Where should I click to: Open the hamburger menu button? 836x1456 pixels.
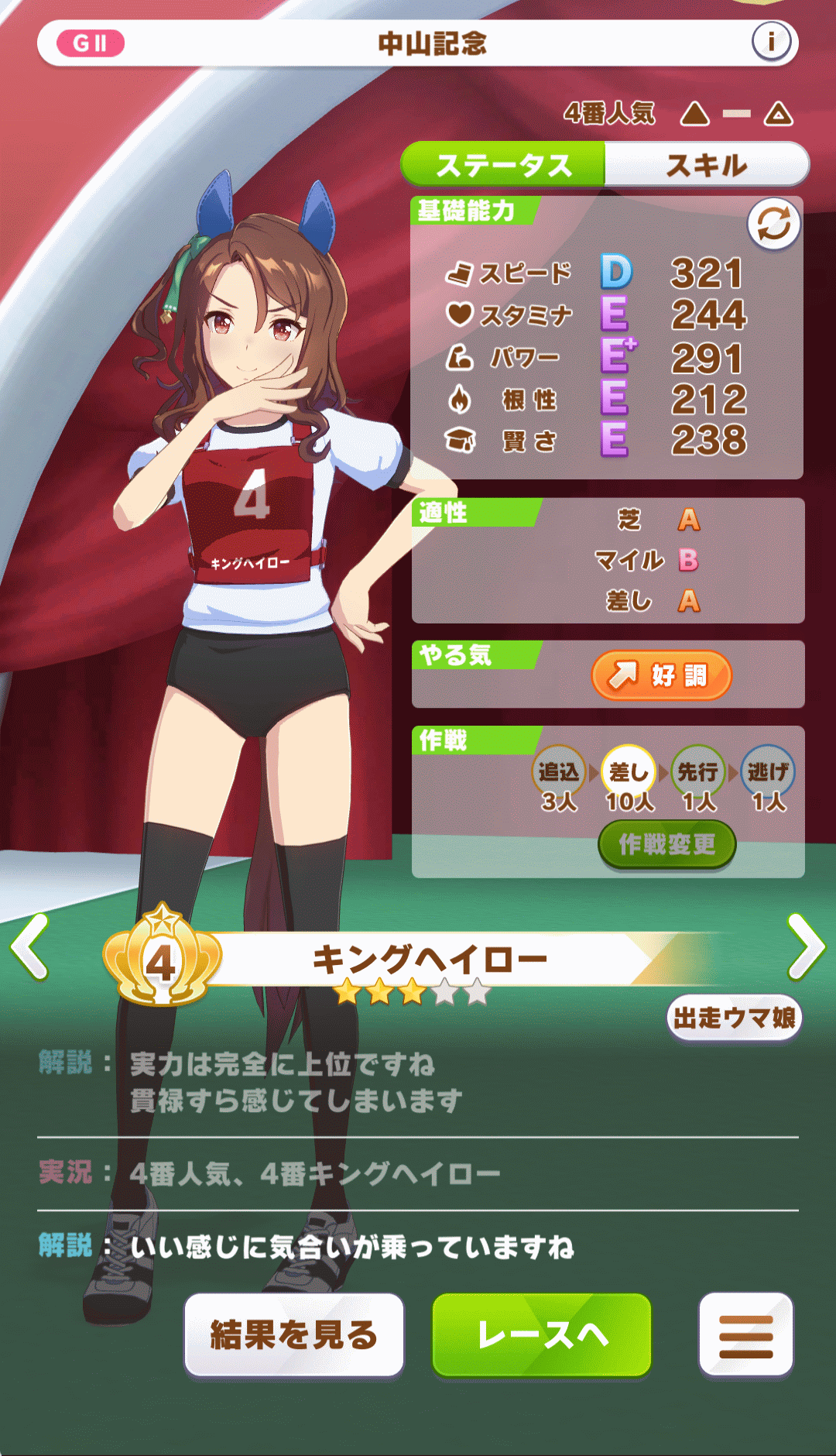click(745, 1334)
